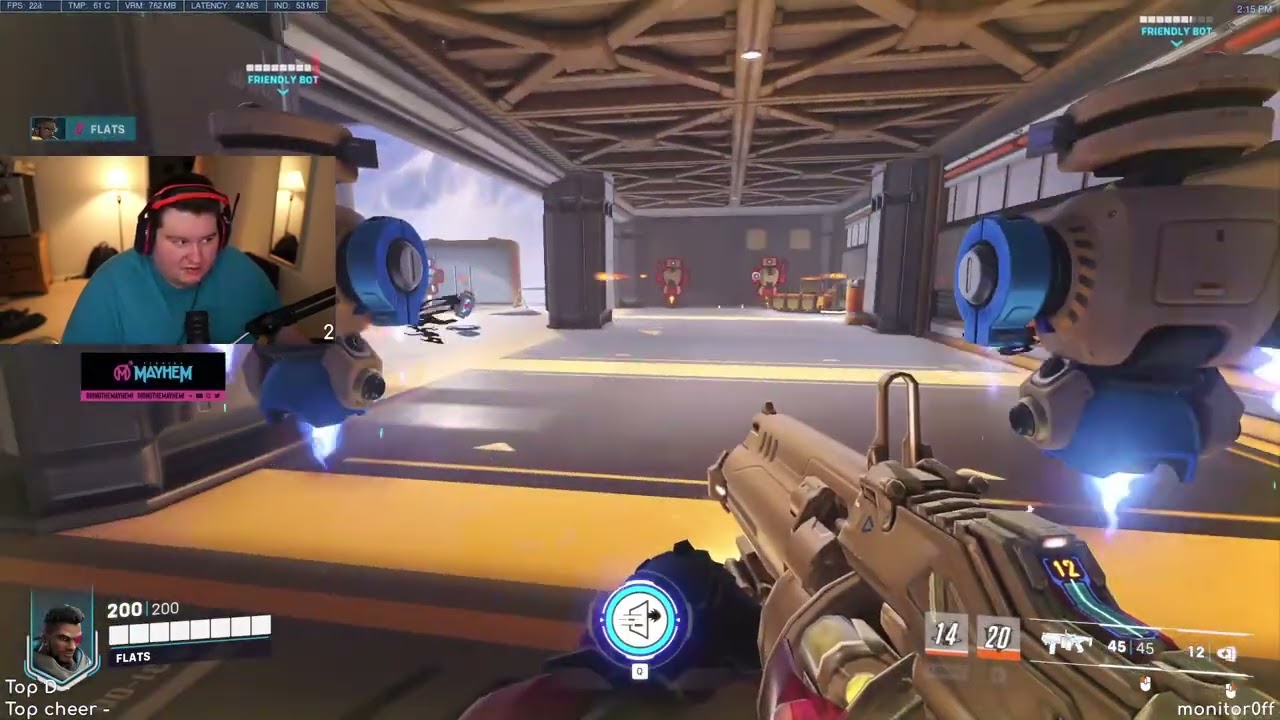Expand the killfeed entry showing 2
This screenshot has height=720, width=1280.
(328, 332)
